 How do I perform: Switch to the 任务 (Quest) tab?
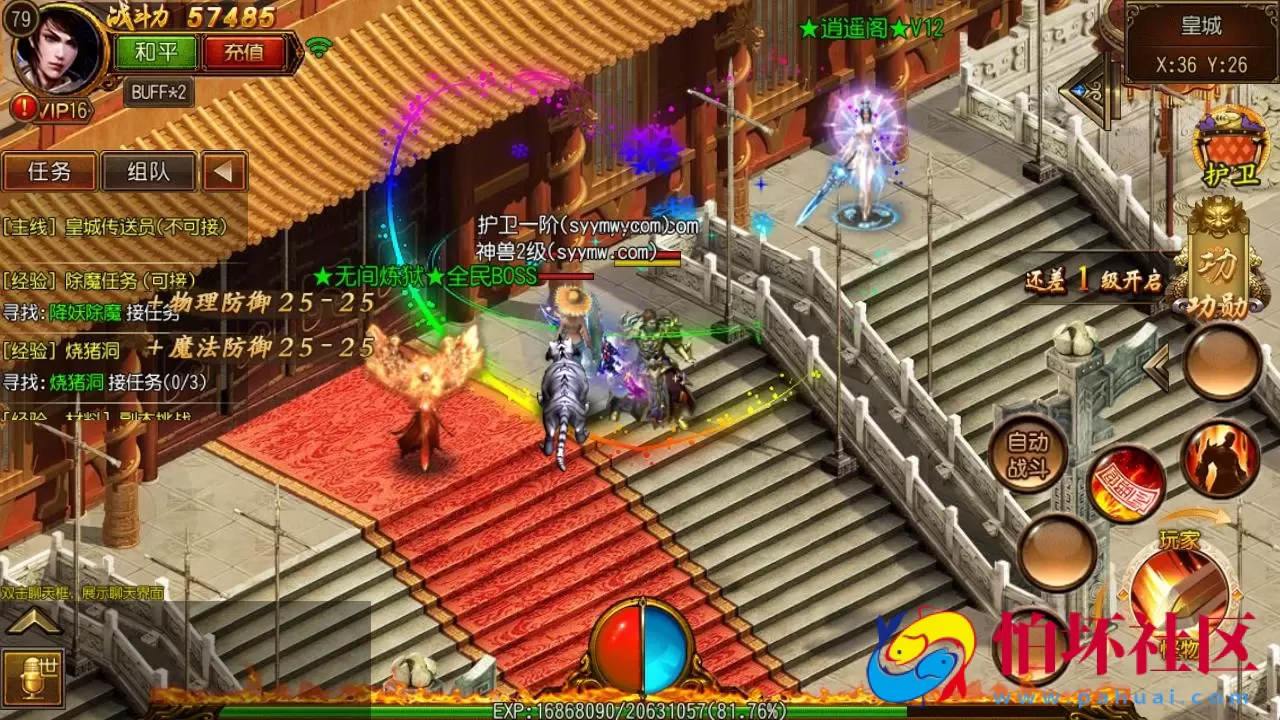(x=52, y=172)
